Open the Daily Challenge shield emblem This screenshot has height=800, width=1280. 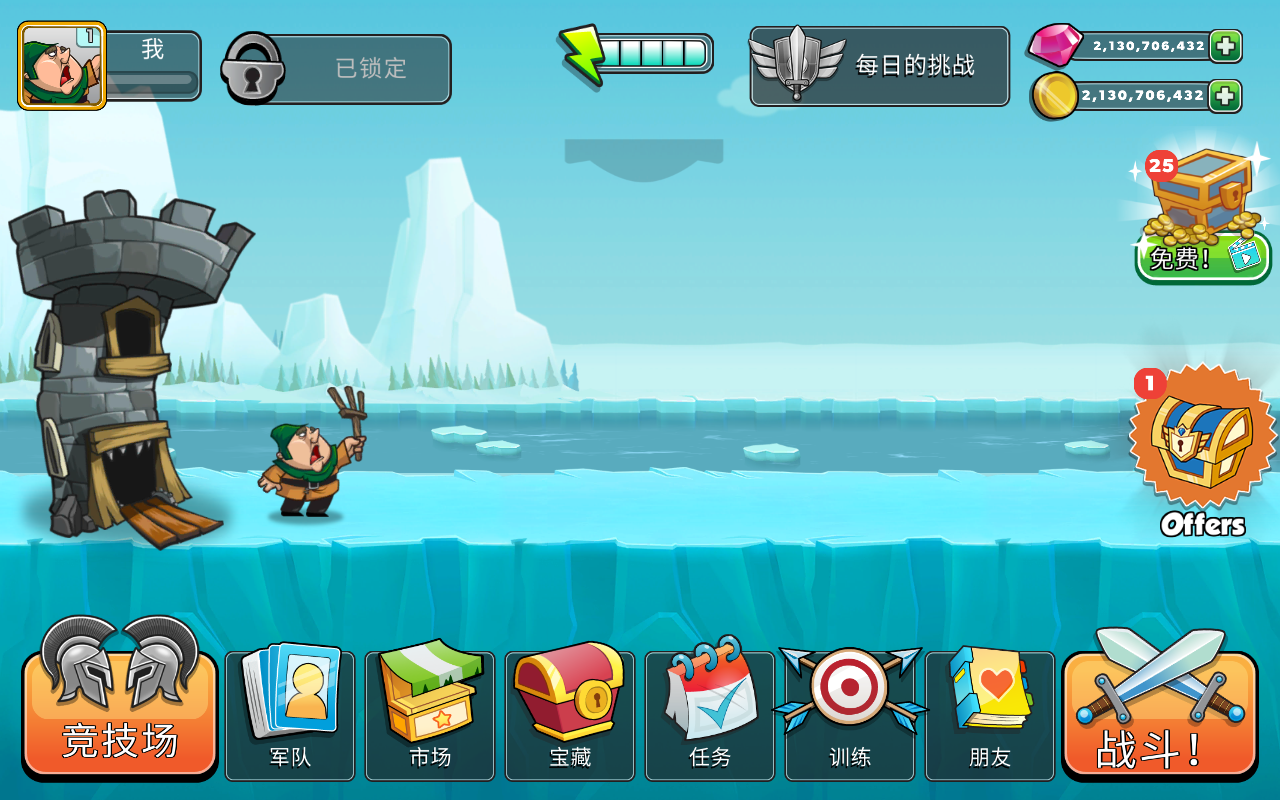click(x=880, y=68)
